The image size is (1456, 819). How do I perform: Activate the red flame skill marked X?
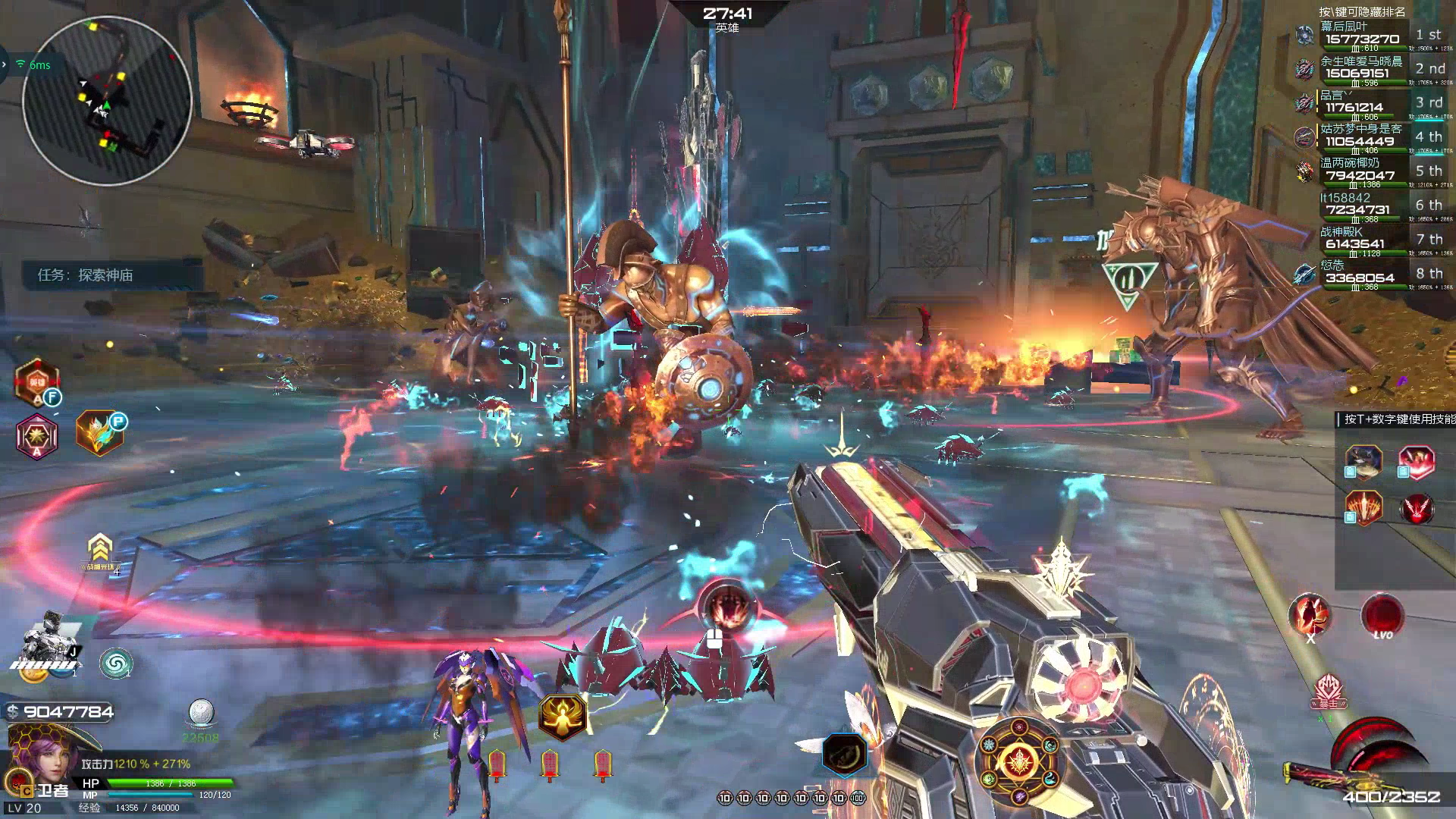point(1310,616)
